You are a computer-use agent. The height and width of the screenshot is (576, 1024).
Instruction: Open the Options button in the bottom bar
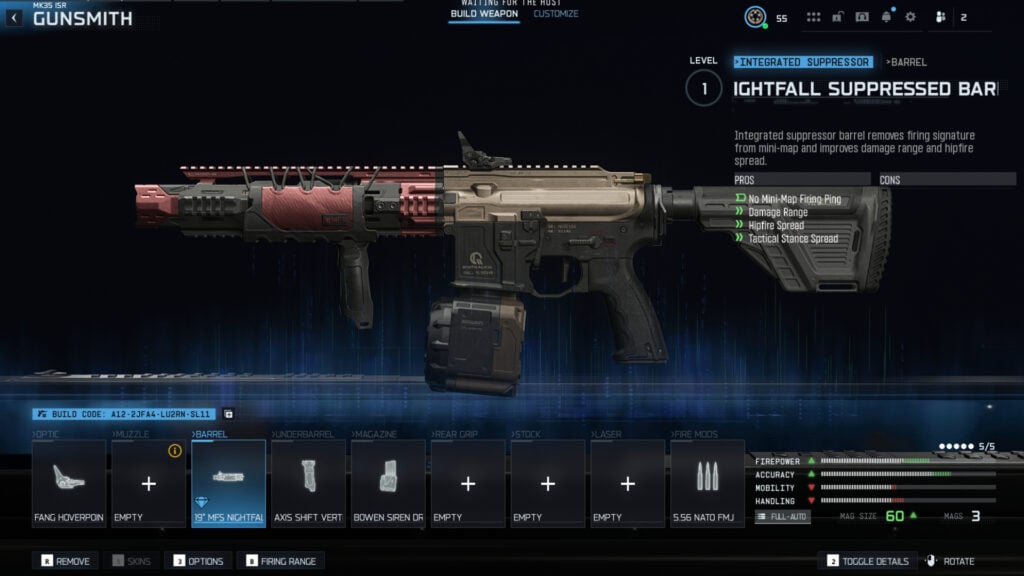coord(198,561)
